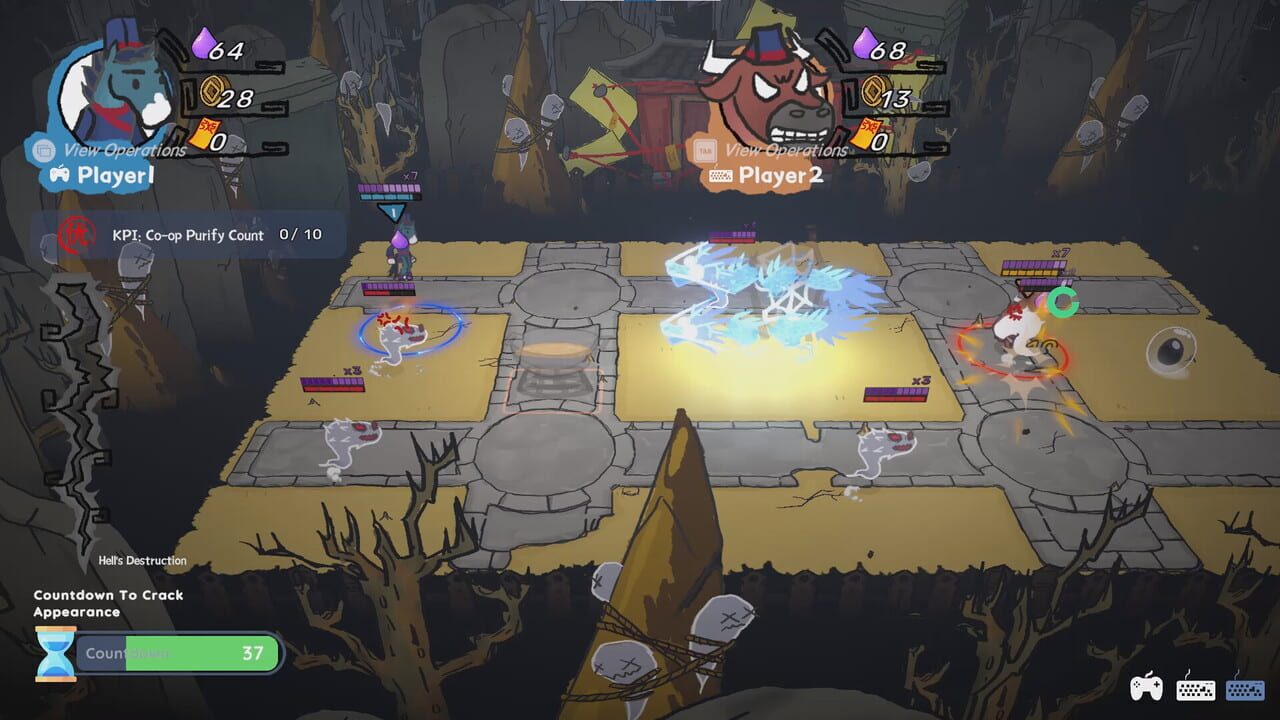Open View Operations for Player2

(x=787, y=150)
